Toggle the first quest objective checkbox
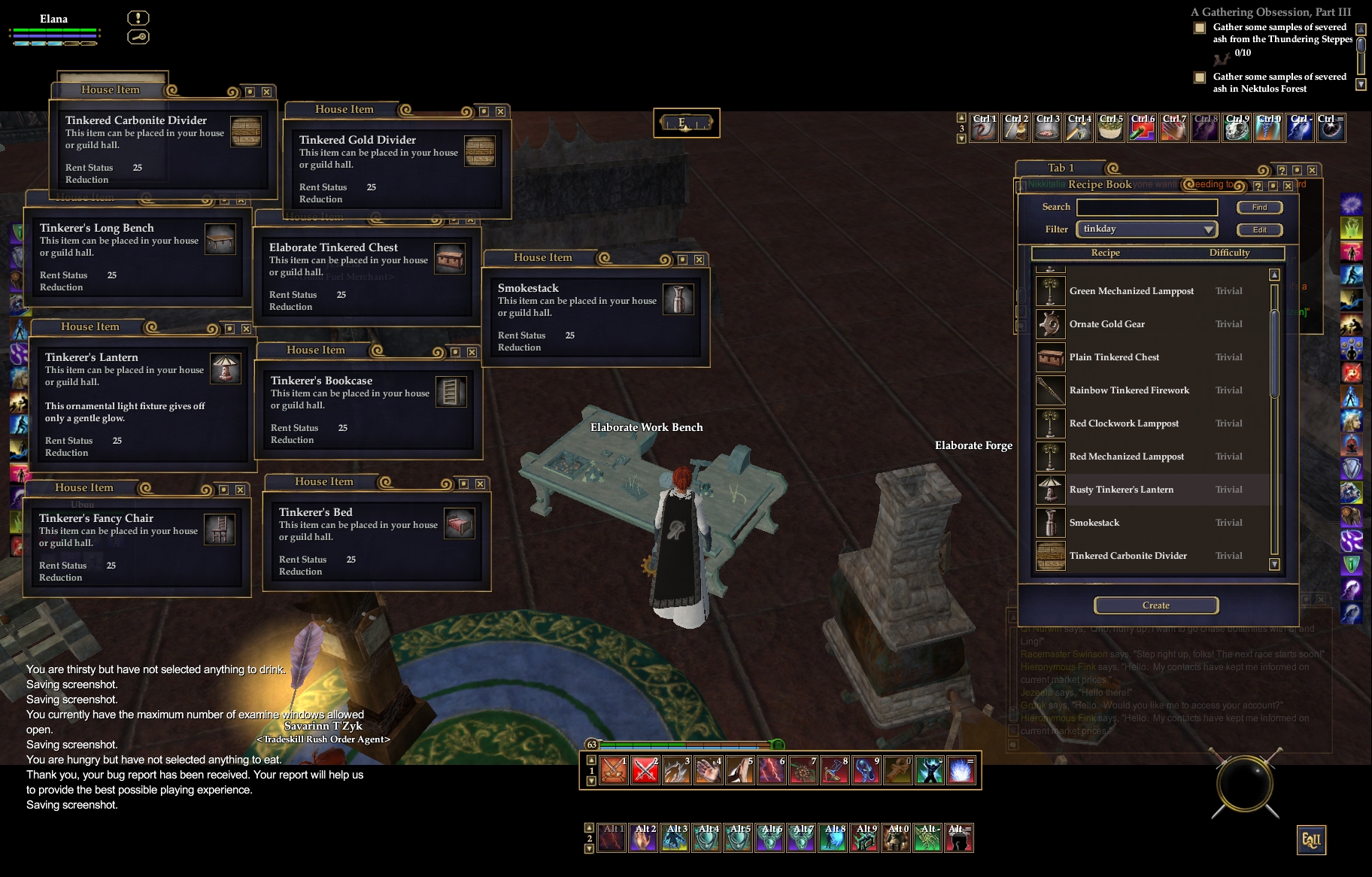This screenshot has width=1372, height=877. tap(1200, 29)
